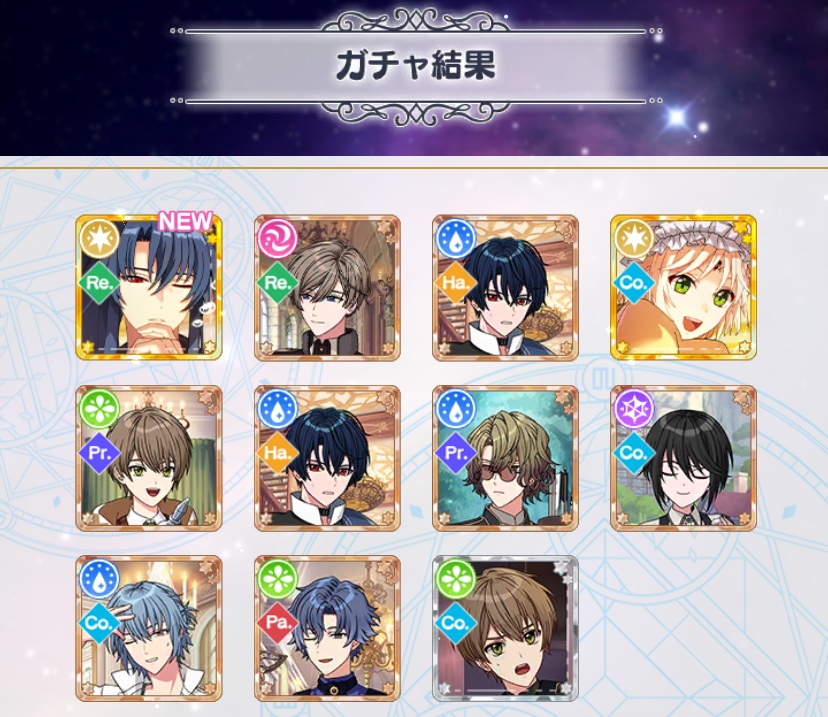Choose the silver-framed brown-haired Co. card
This screenshot has width=828, height=717.
[x=505, y=628]
